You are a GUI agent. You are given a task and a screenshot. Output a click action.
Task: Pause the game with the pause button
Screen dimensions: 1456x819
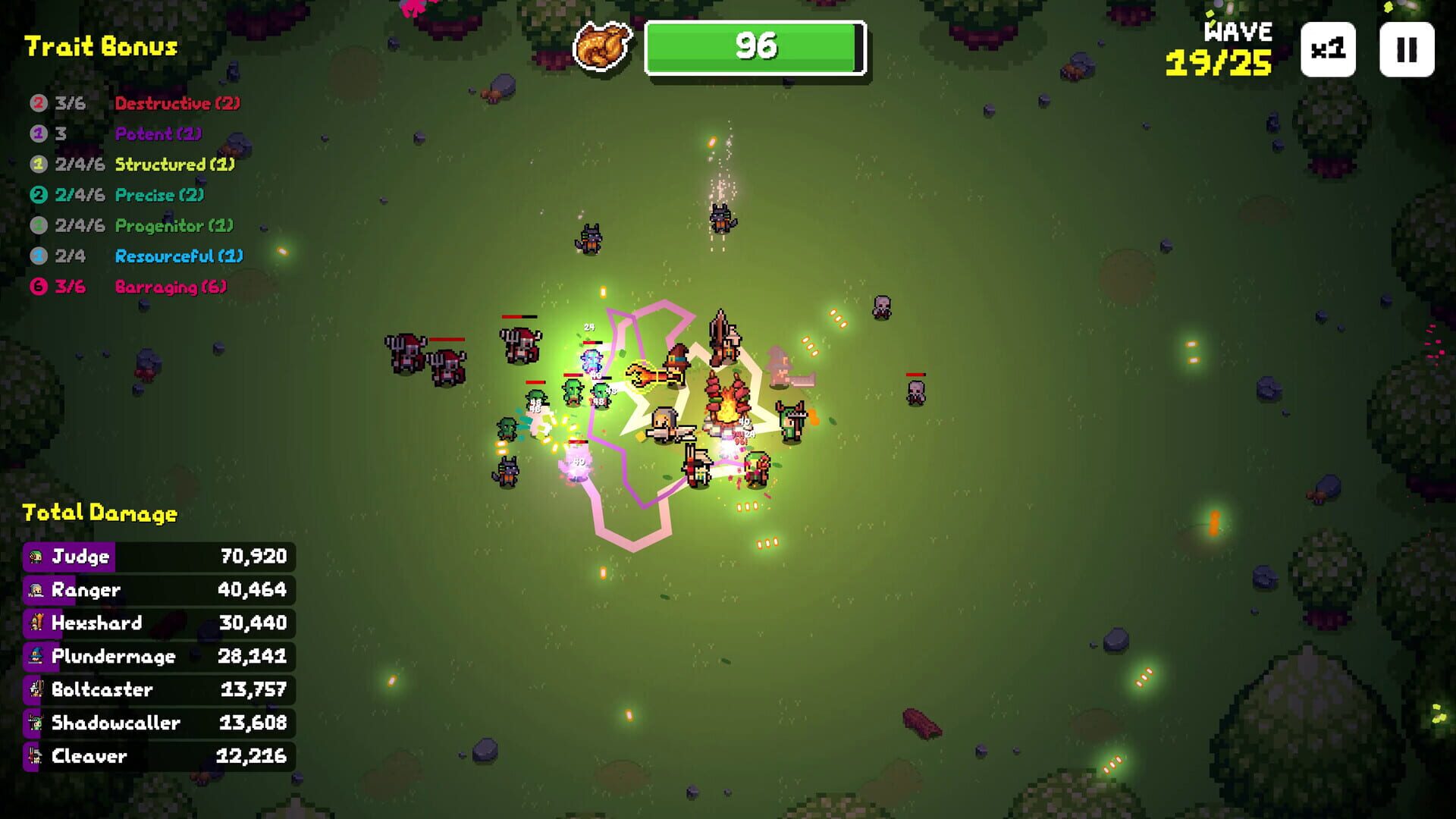(x=1407, y=51)
